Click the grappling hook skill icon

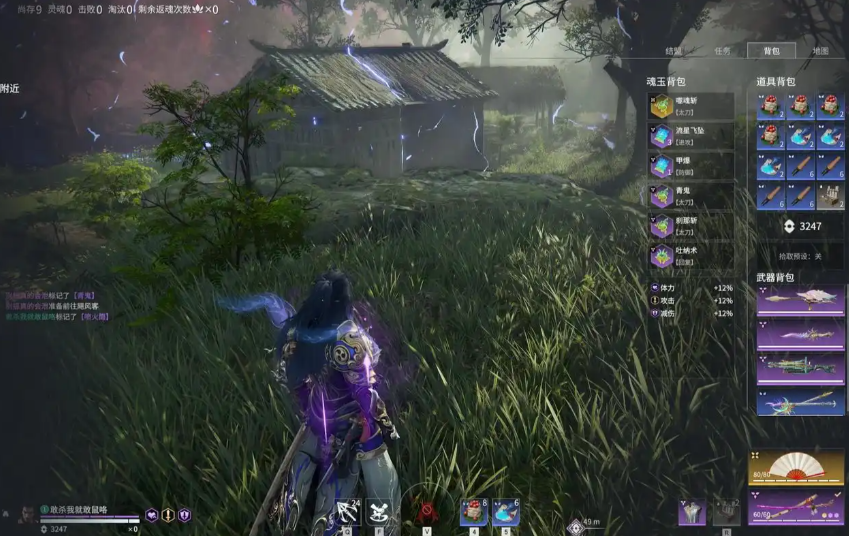click(349, 512)
